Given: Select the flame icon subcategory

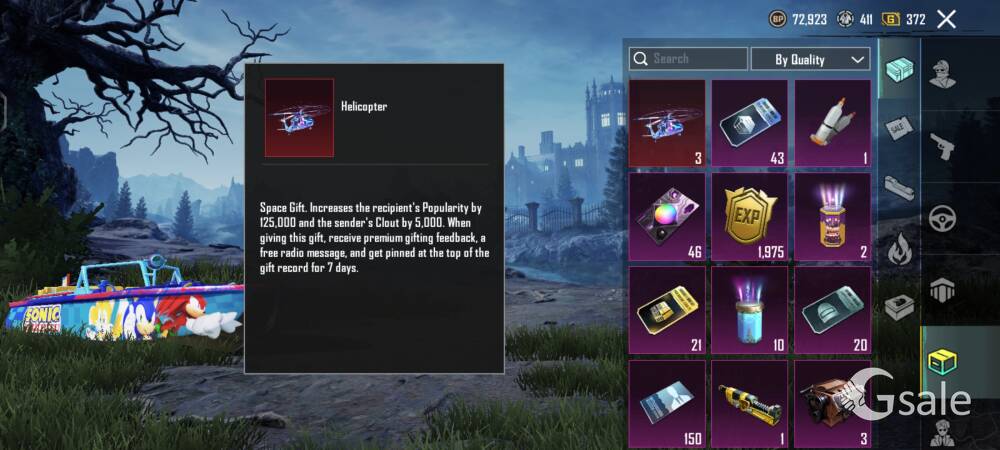Looking at the screenshot, I should click(899, 247).
